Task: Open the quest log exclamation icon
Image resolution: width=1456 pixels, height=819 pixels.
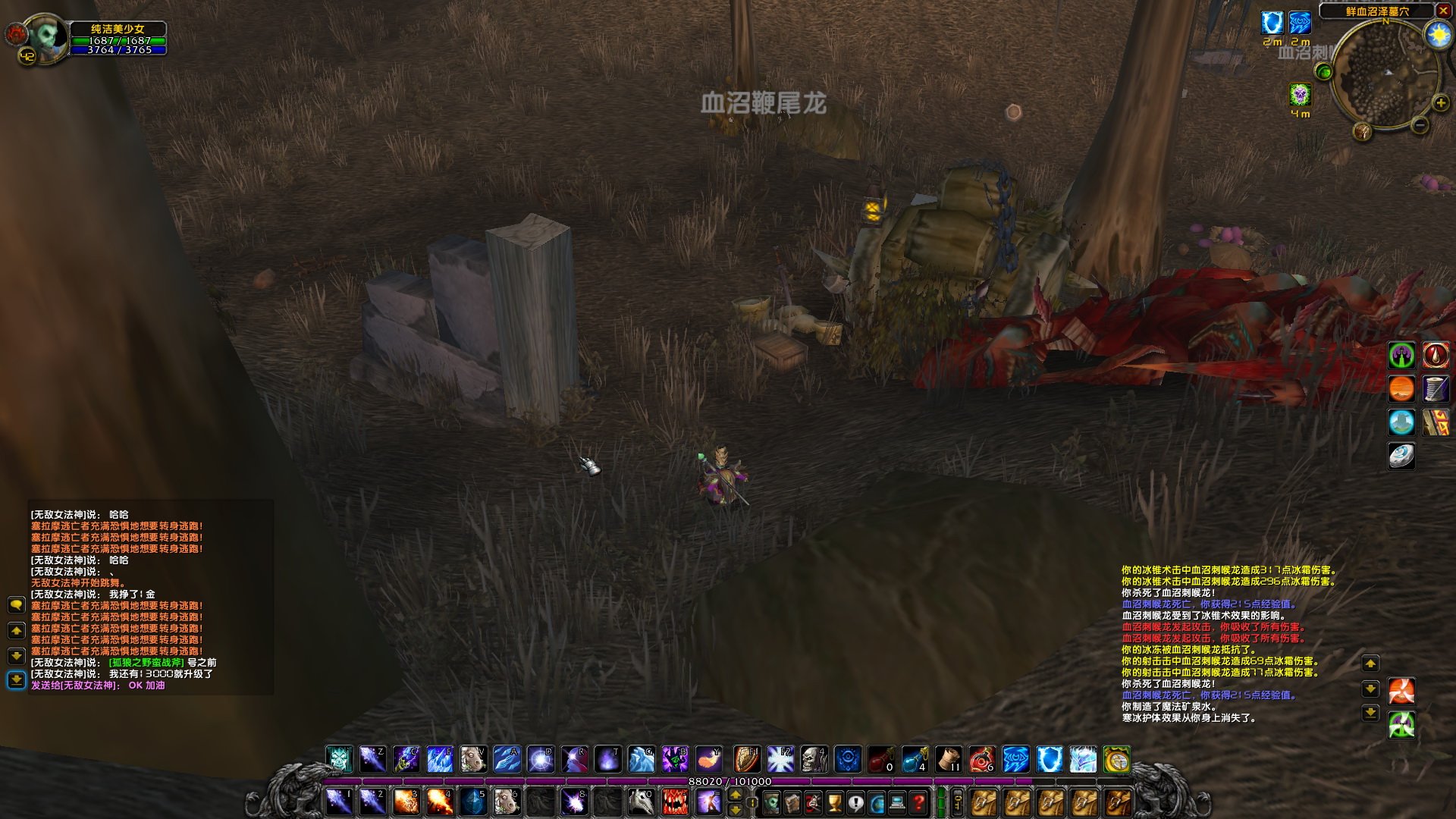Action: pos(855,802)
